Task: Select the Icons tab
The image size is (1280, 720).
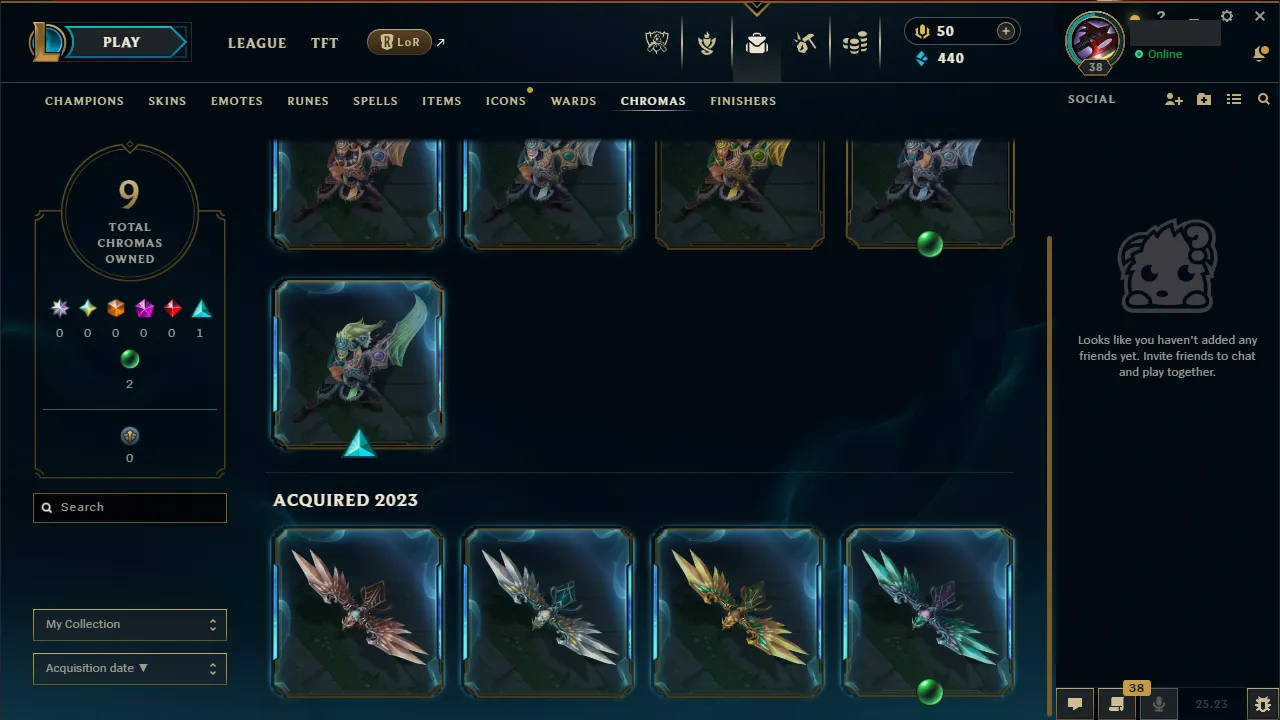Action: [505, 101]
